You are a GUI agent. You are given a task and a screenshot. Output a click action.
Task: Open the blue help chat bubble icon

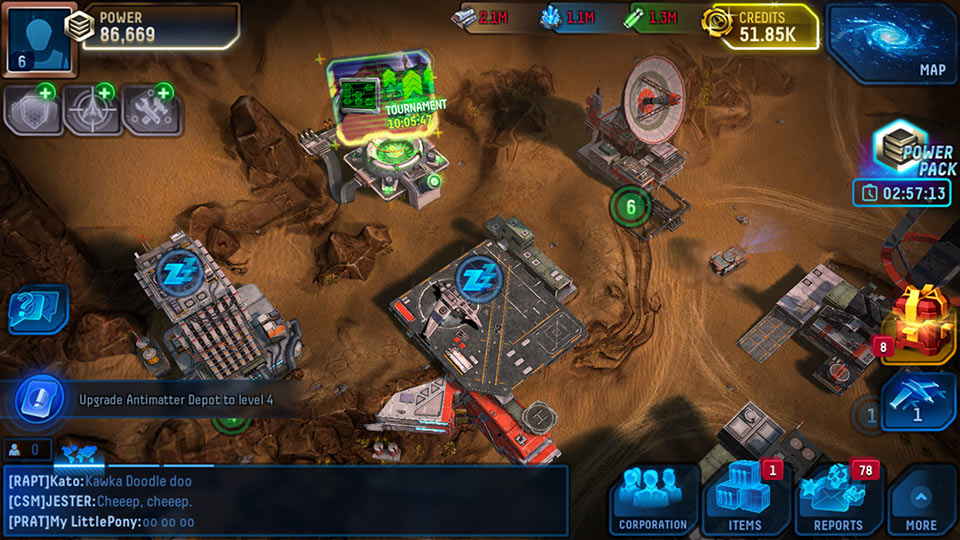[x=36, y=310]
